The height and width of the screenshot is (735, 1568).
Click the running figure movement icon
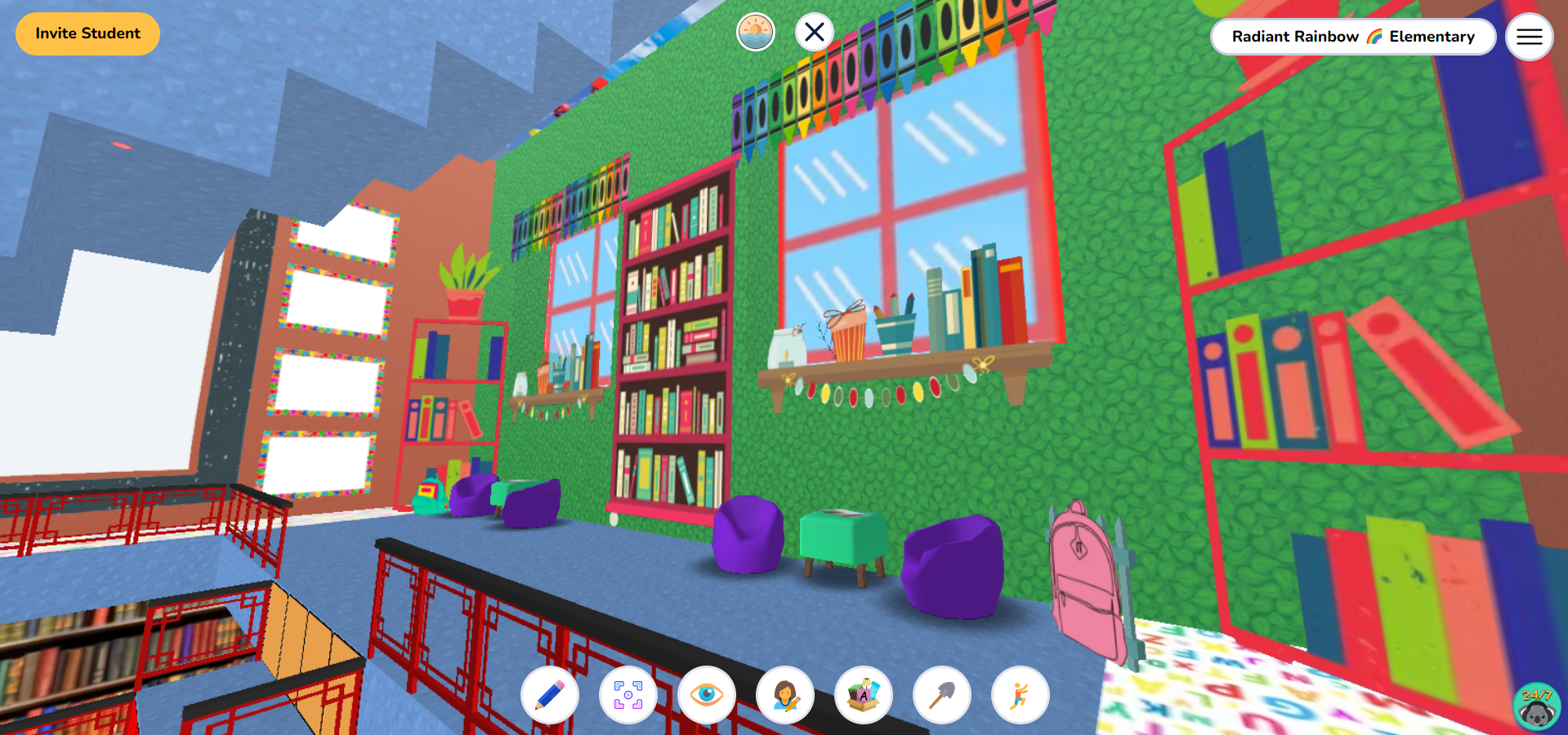point(1019,695)
